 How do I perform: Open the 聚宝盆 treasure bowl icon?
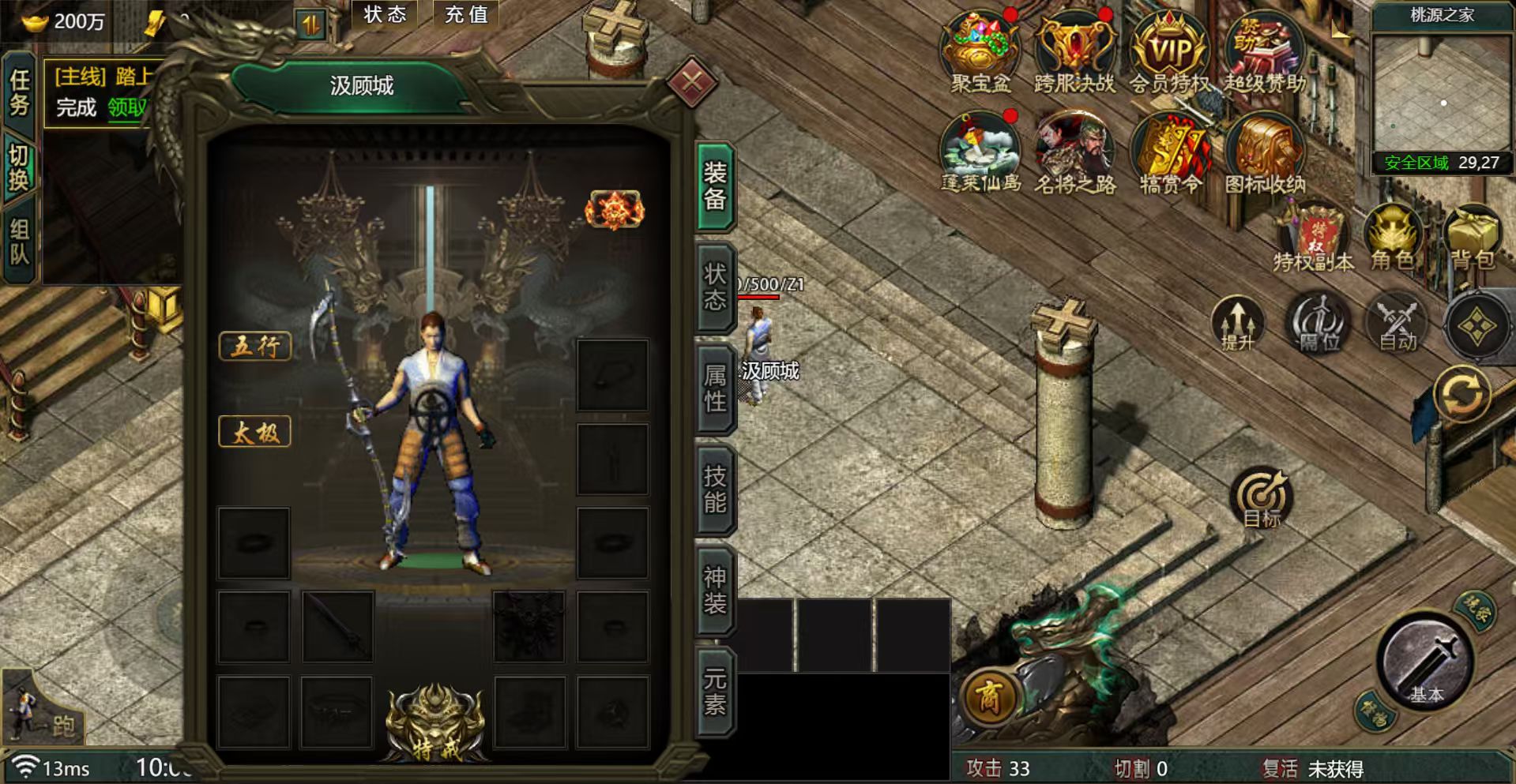point(980,49)
